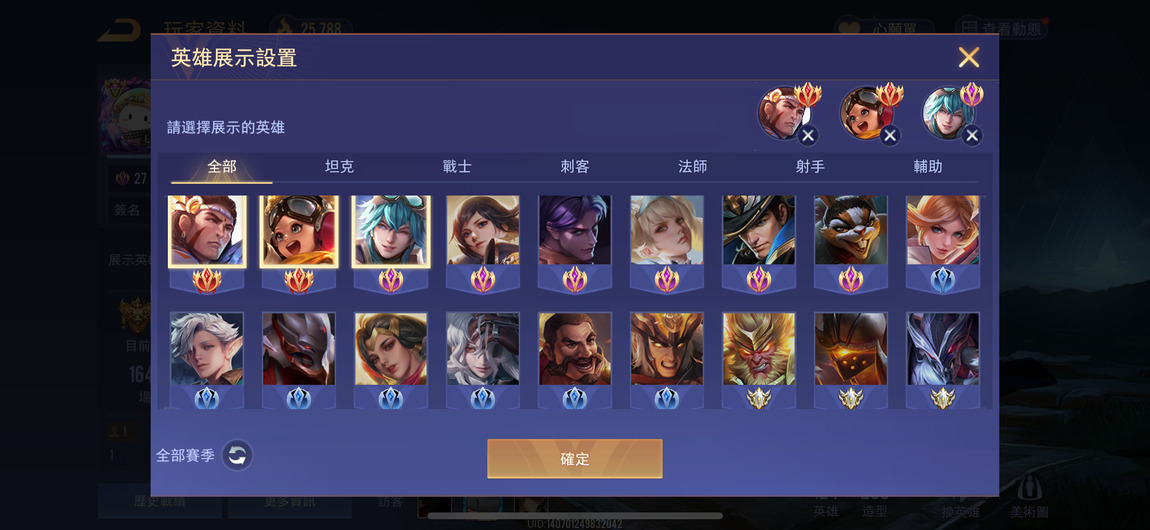Screen dimensions: 1150x530
Task: Choose the mustached man hero portrait
Action: tap(575, 350)
